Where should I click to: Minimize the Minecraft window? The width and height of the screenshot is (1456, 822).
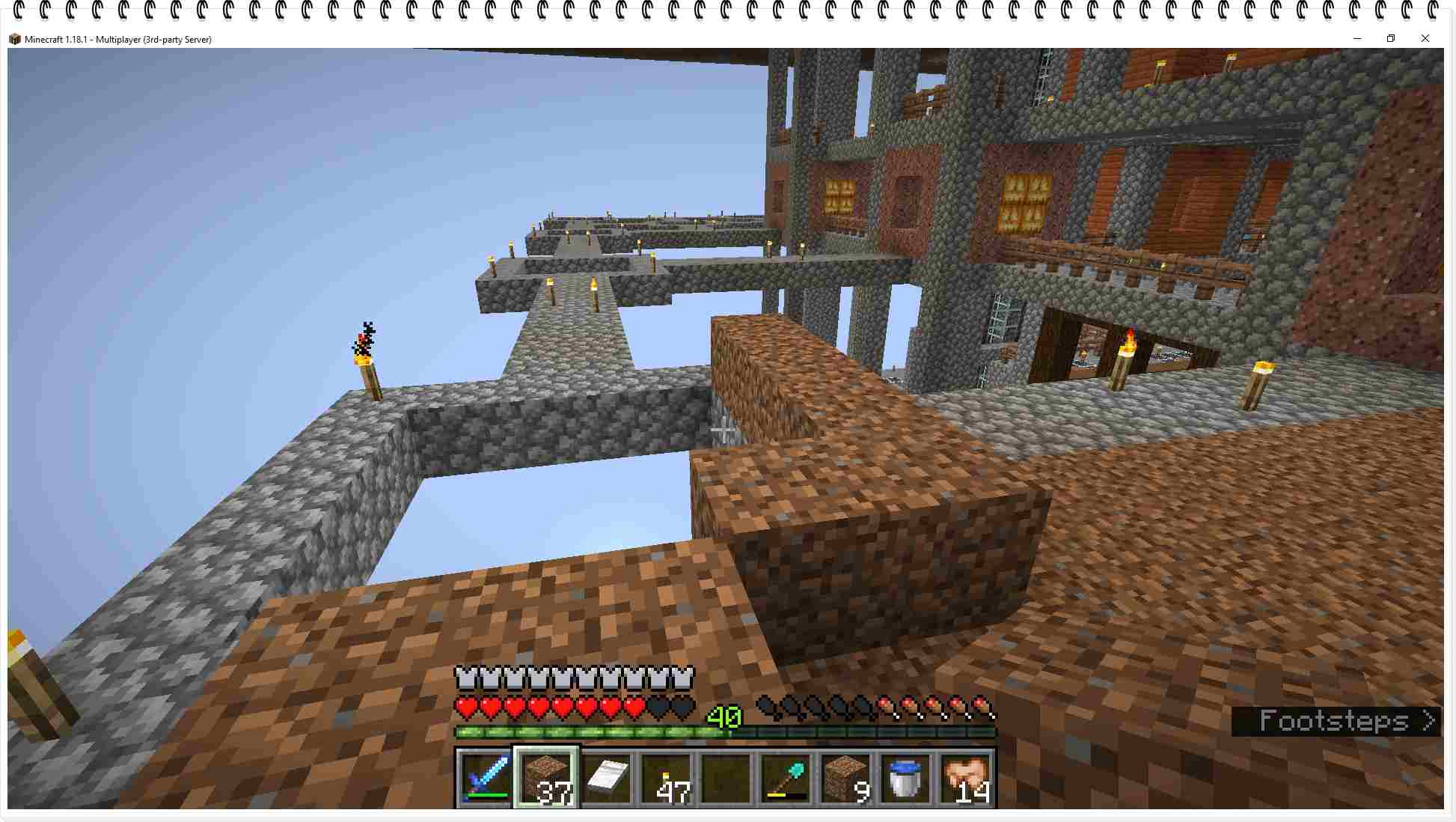tap(1357, 38)
